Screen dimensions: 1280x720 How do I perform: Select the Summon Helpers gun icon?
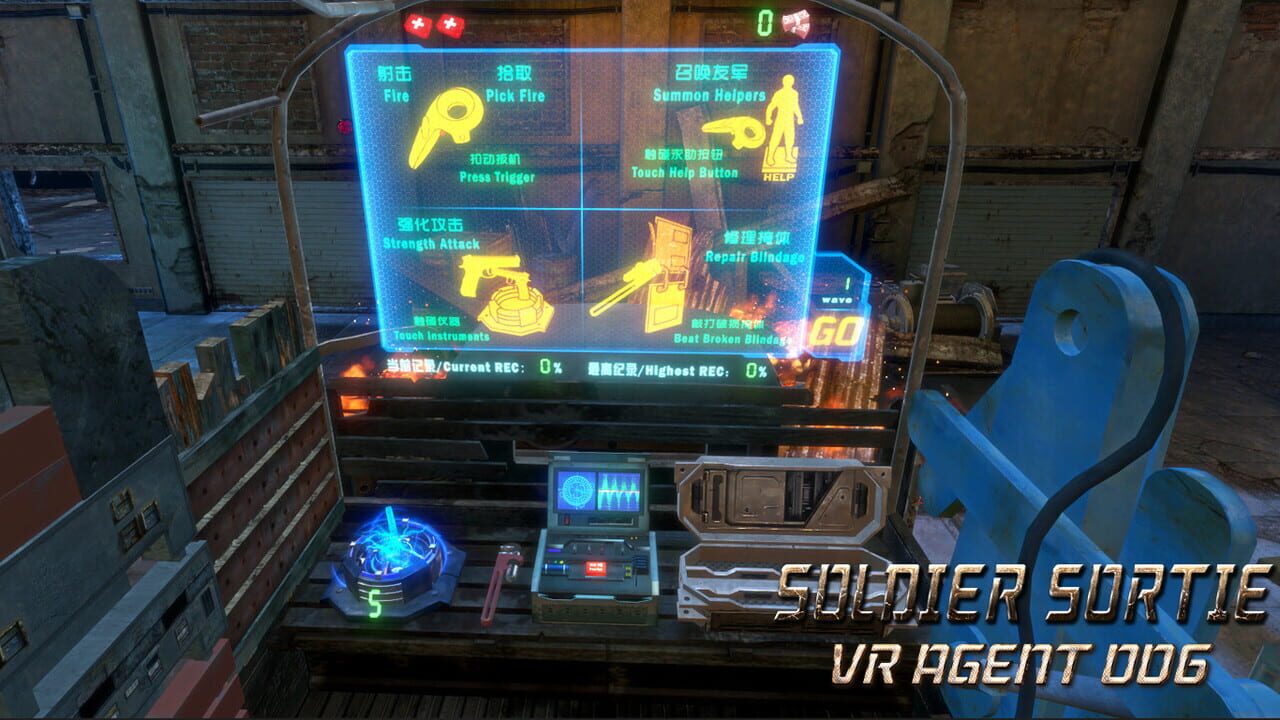click(x=730, y=133)
